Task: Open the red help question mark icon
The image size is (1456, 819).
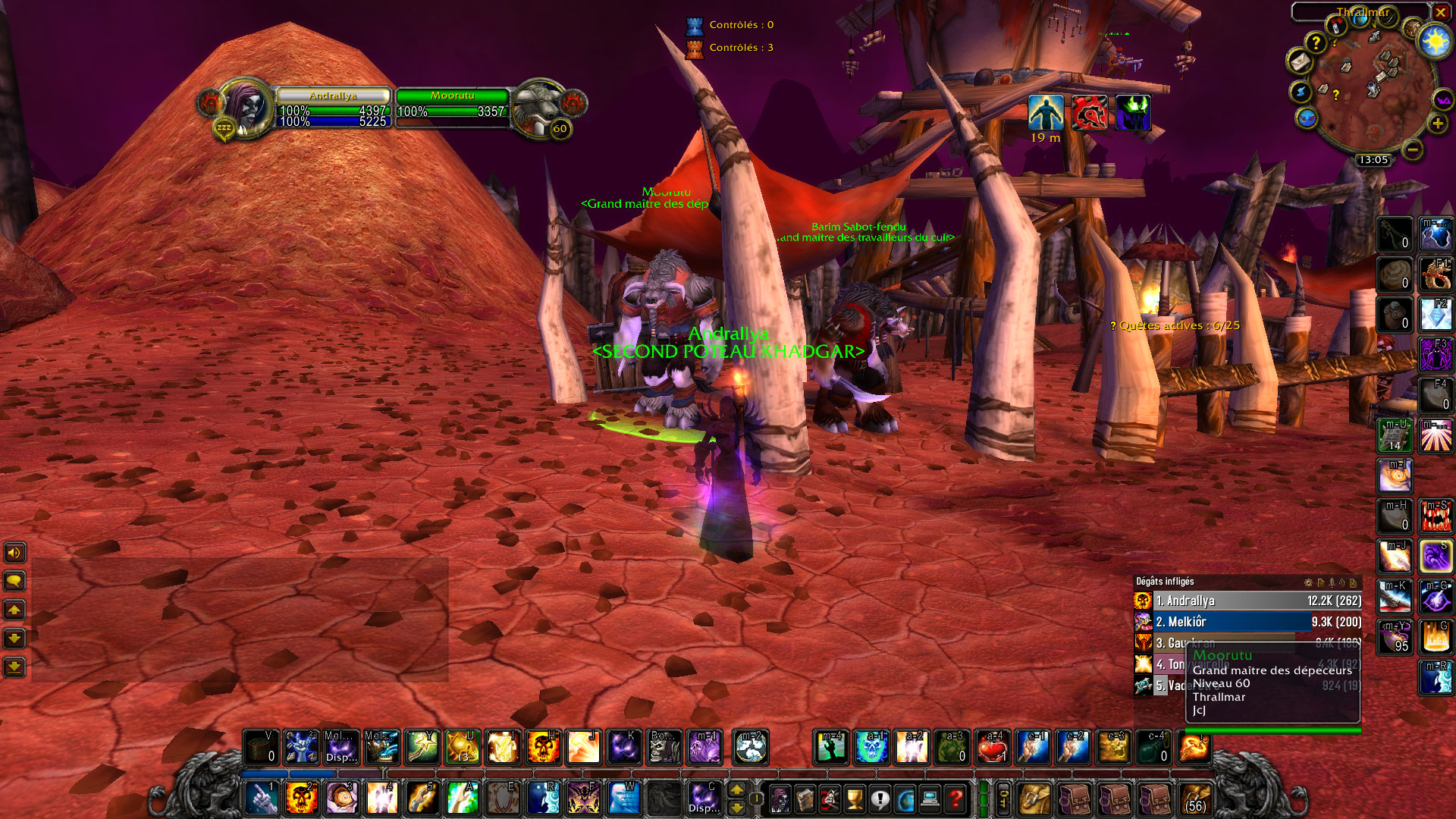Action: (955, 799)
